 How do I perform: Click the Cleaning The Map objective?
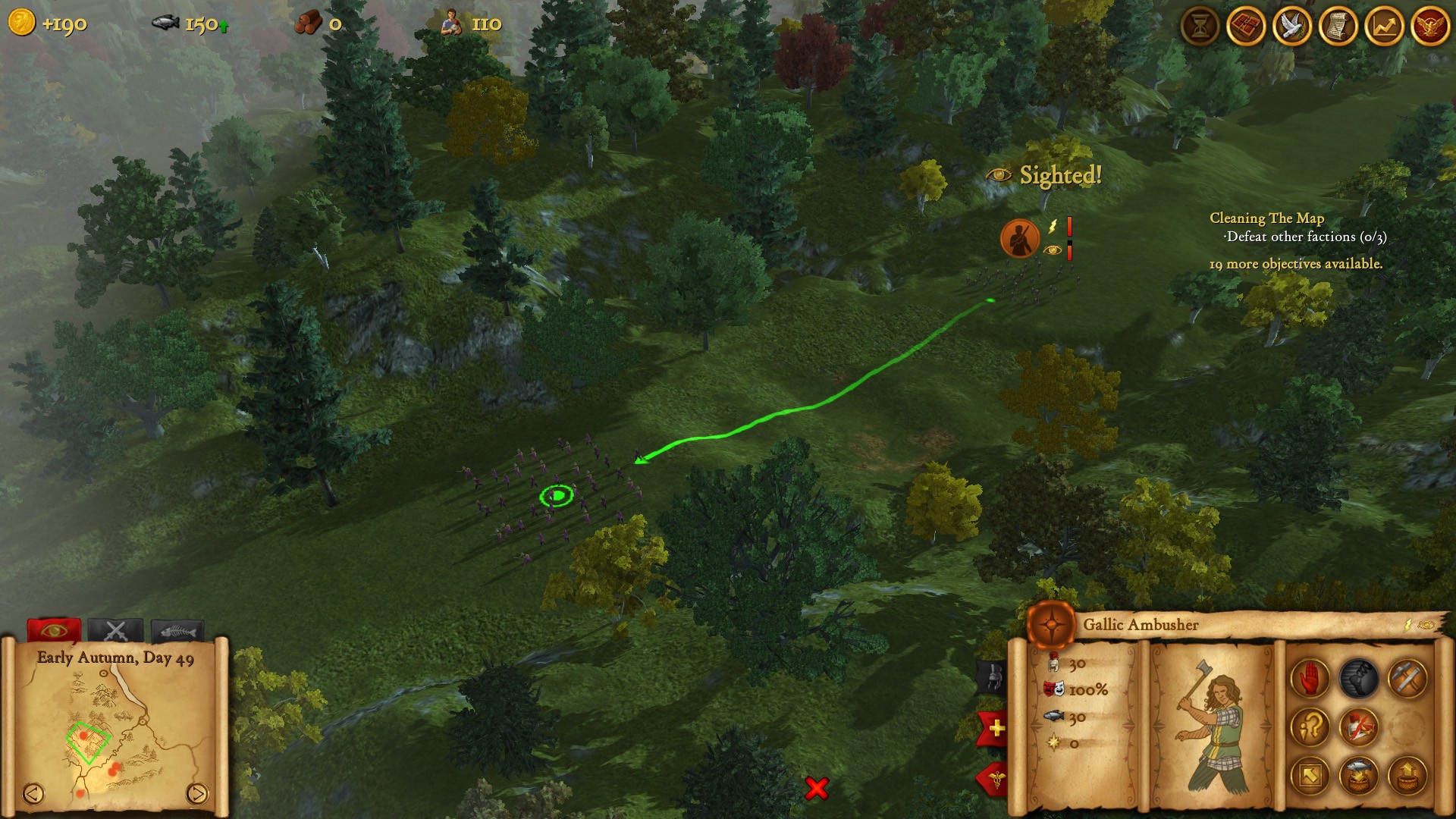coord(1266,218)
